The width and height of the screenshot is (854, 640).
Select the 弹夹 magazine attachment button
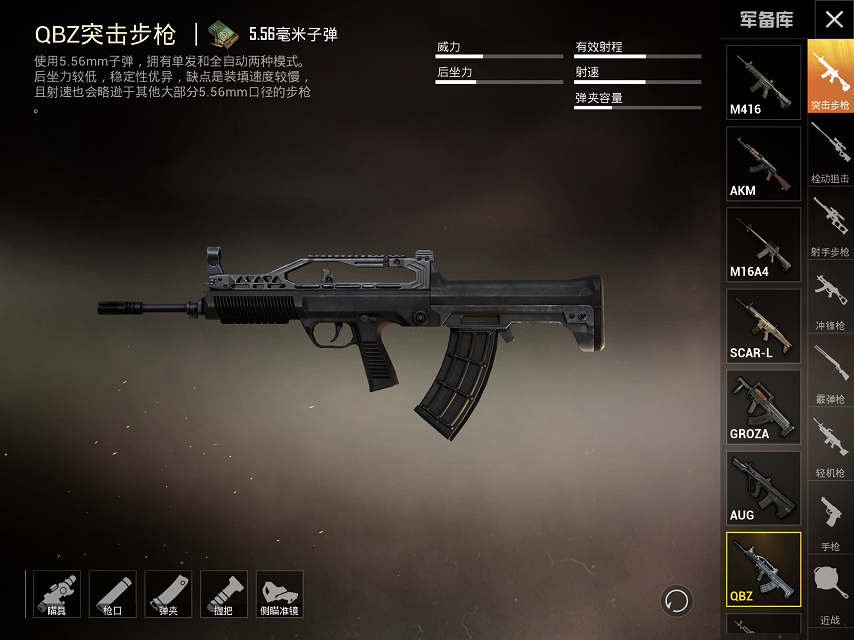click(168, 594)
